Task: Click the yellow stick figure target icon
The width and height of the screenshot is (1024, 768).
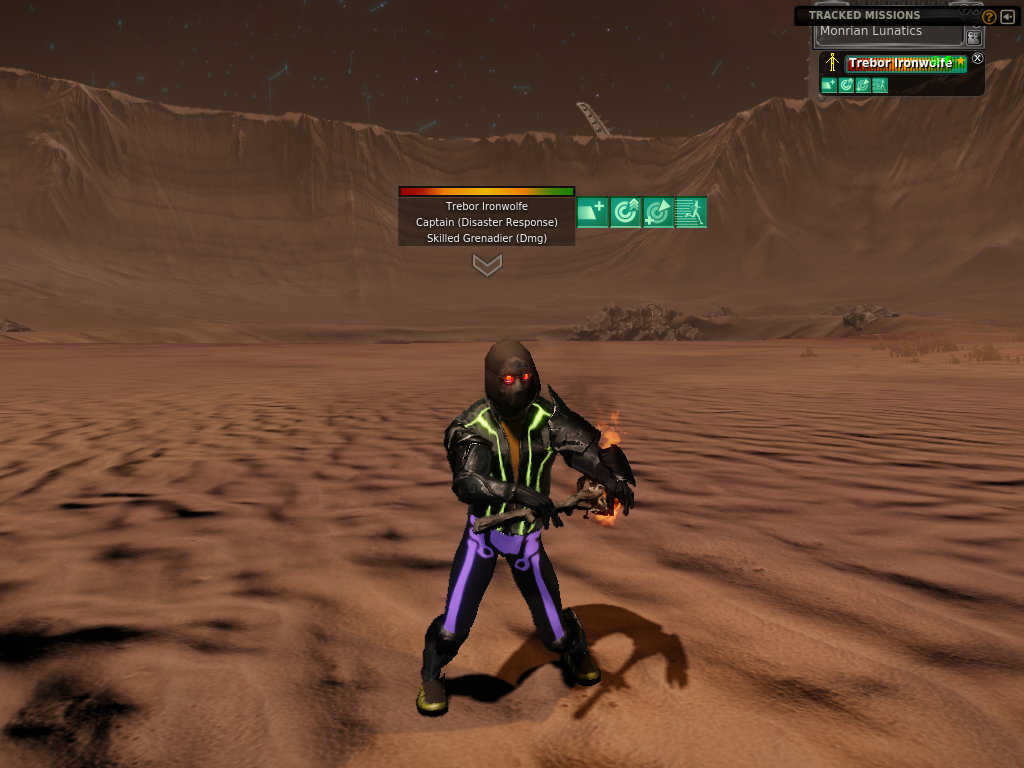Action: 831,64
